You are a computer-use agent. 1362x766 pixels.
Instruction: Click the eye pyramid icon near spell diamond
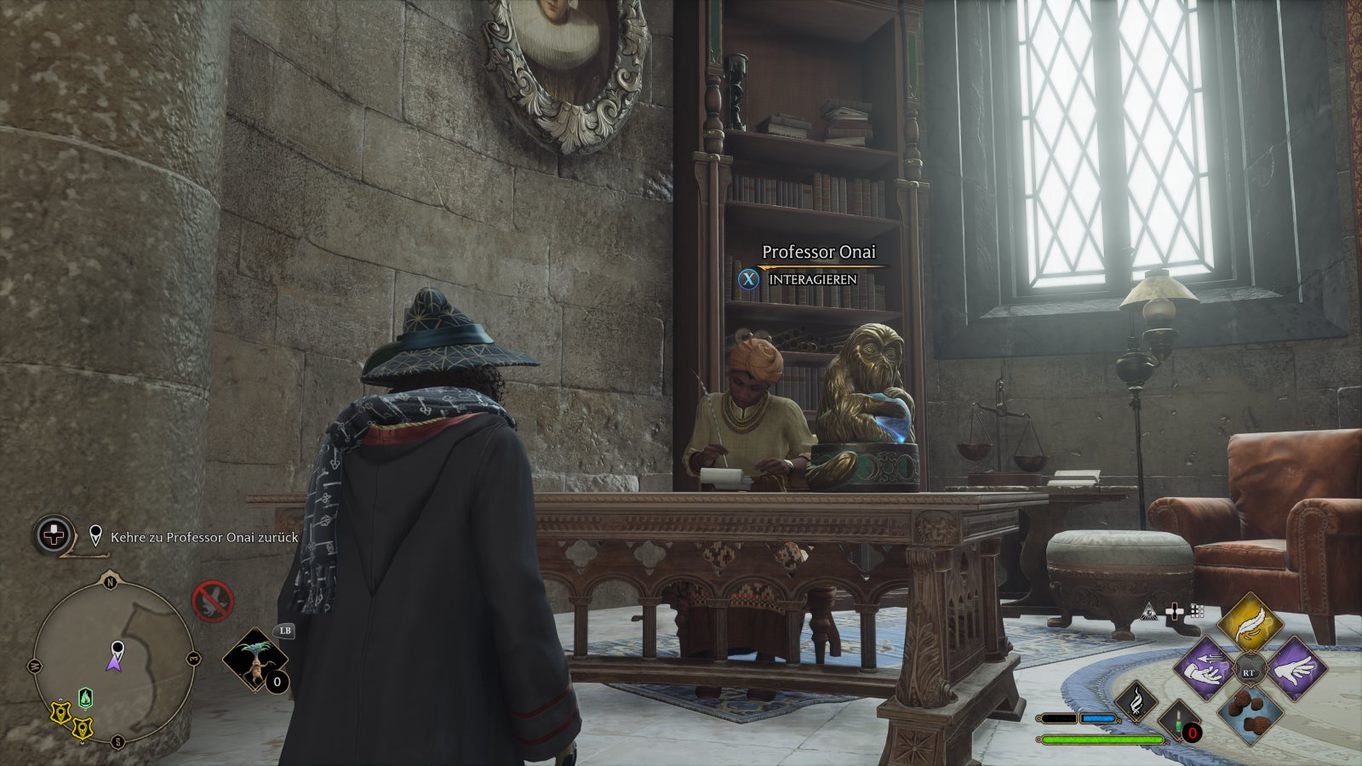pyautogui.click(x=1149, y=612)
